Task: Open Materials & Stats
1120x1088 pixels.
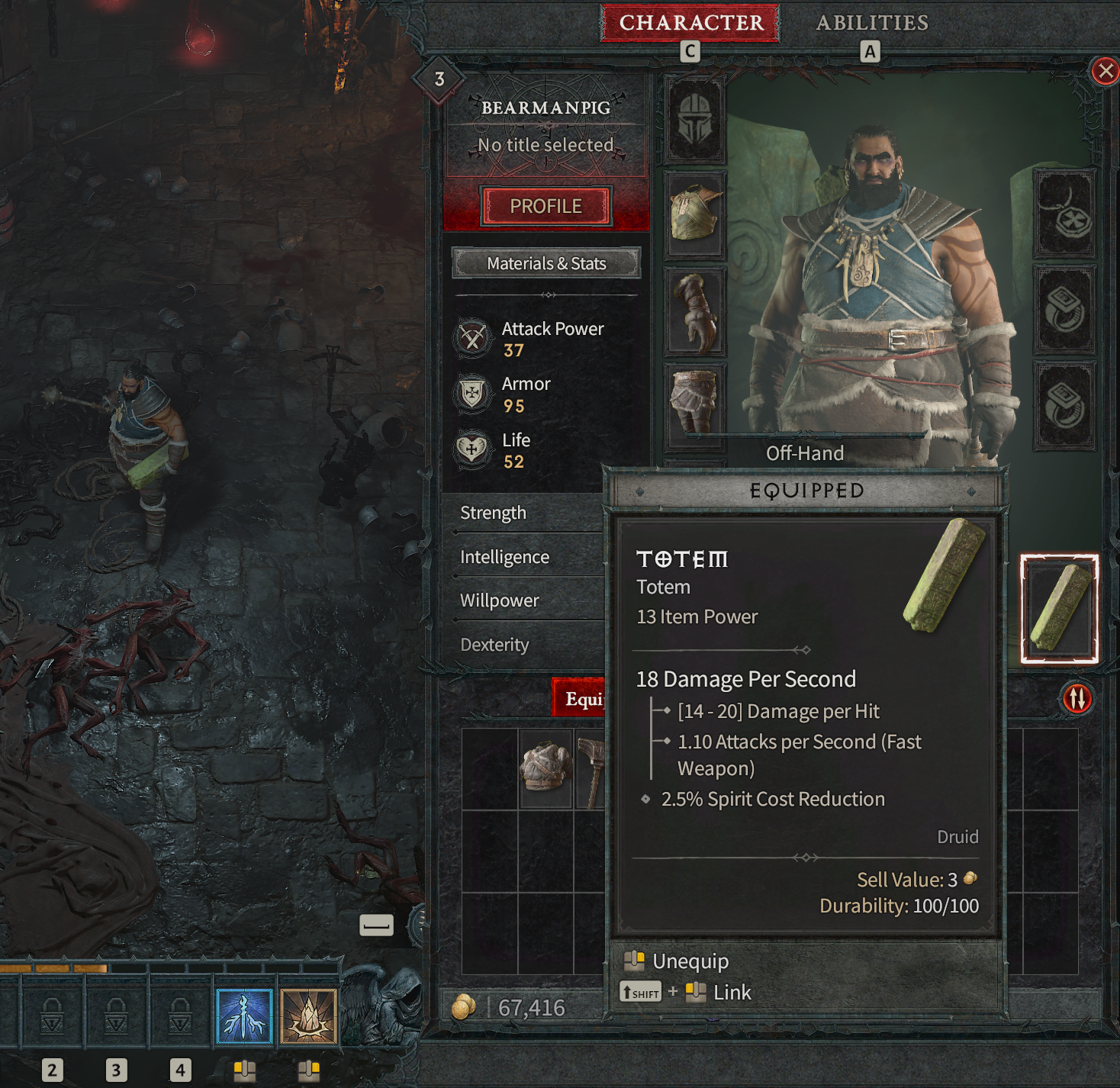Action: click(546, 263)
